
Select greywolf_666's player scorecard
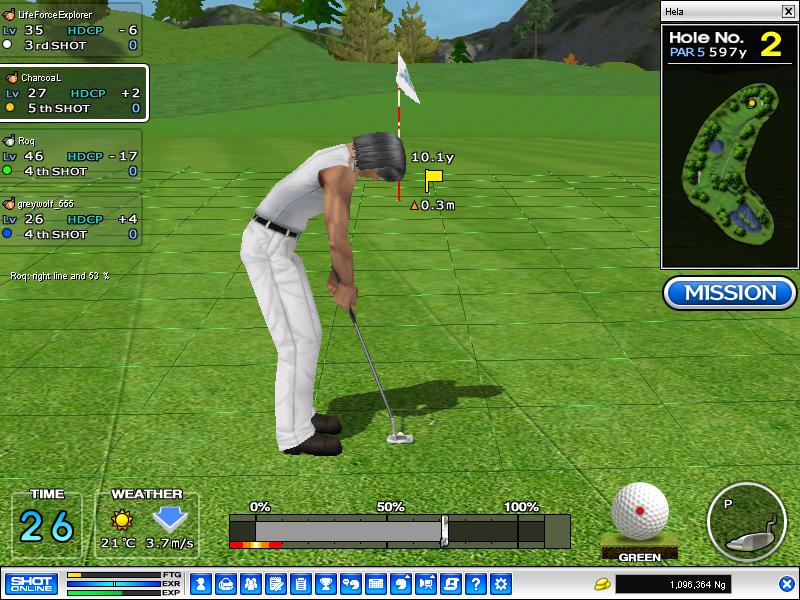(71, 219)
